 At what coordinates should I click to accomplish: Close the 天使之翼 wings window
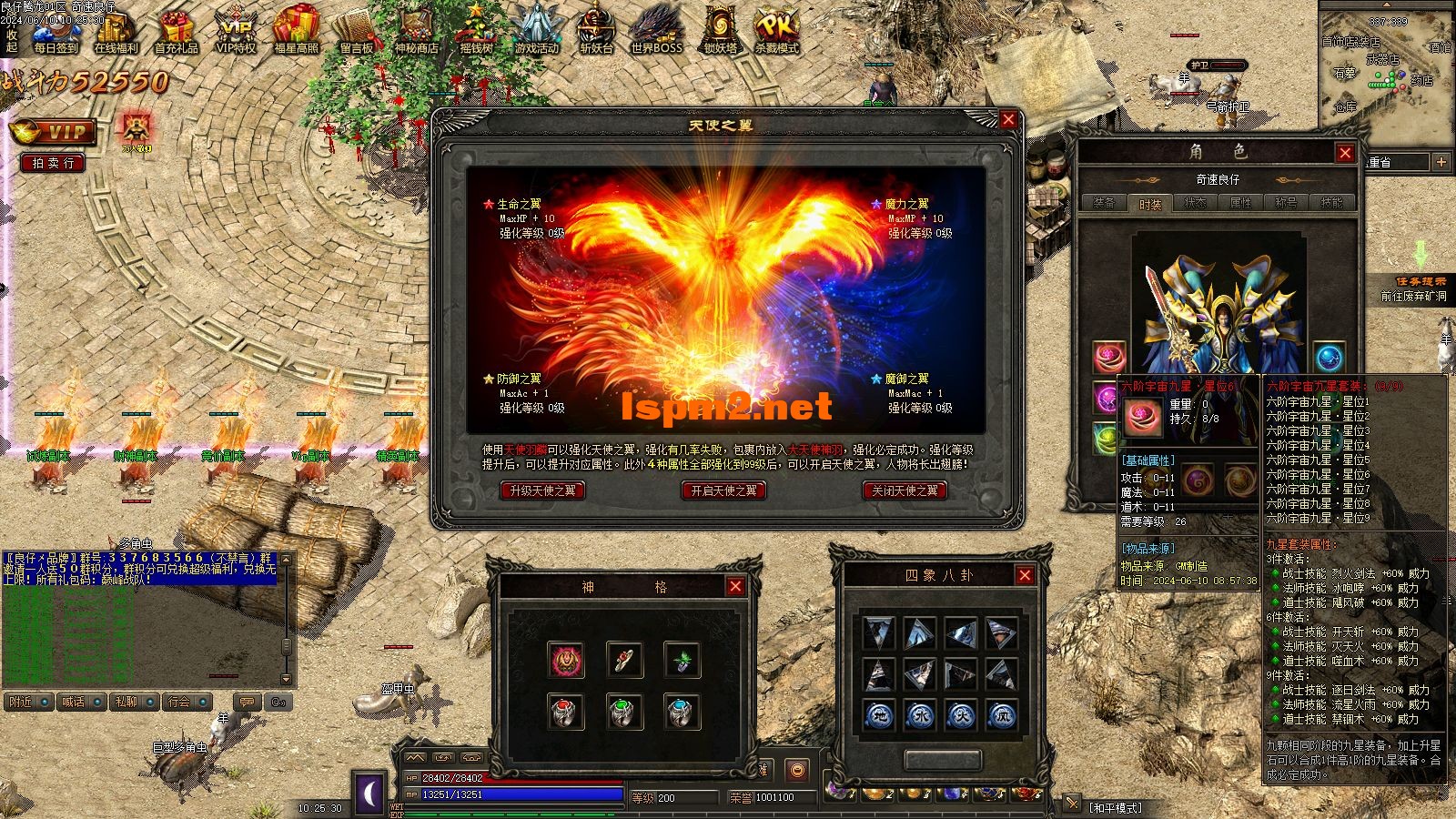[1007, 120]
